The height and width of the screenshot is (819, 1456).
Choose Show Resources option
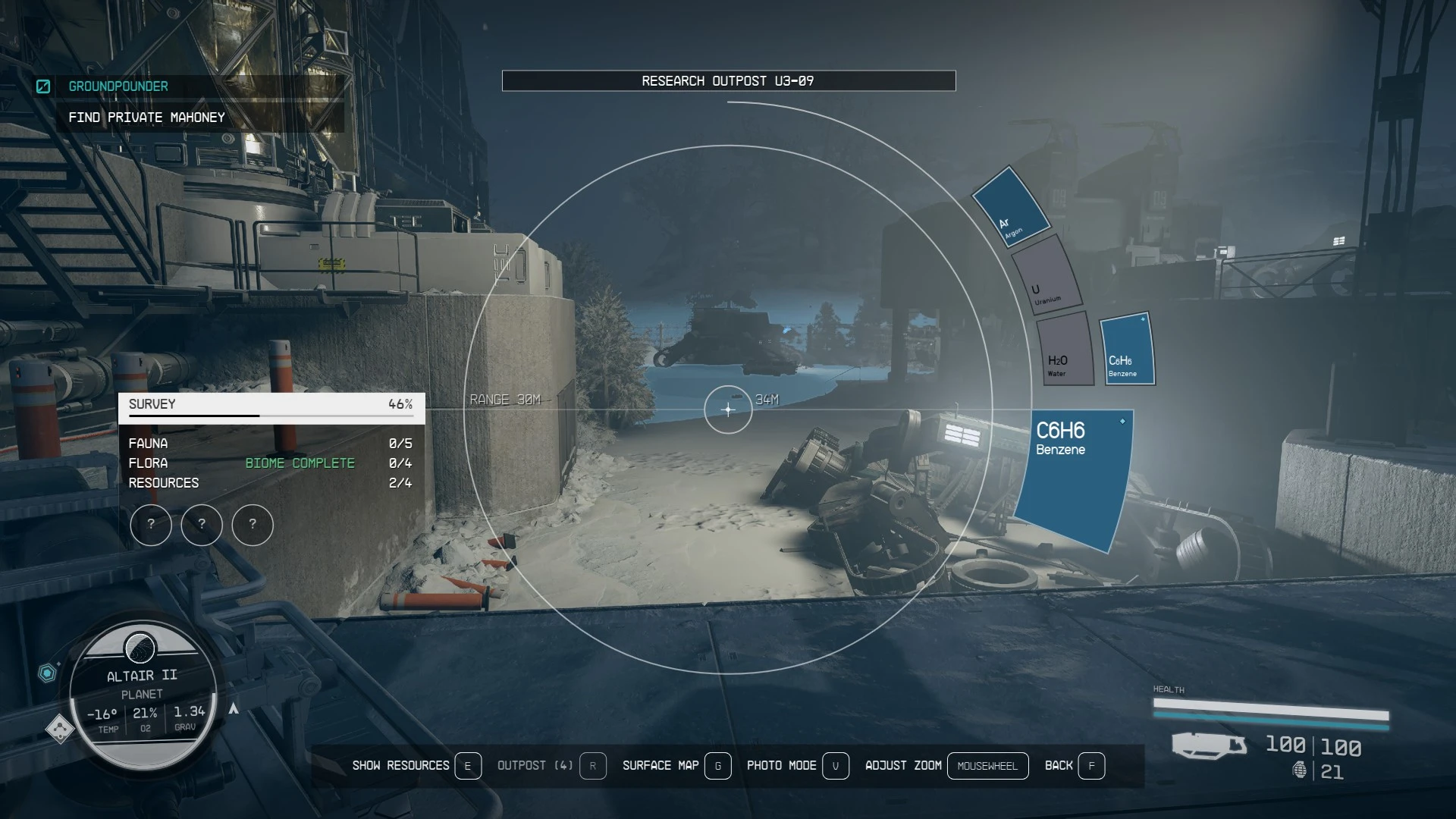[416, 766]
